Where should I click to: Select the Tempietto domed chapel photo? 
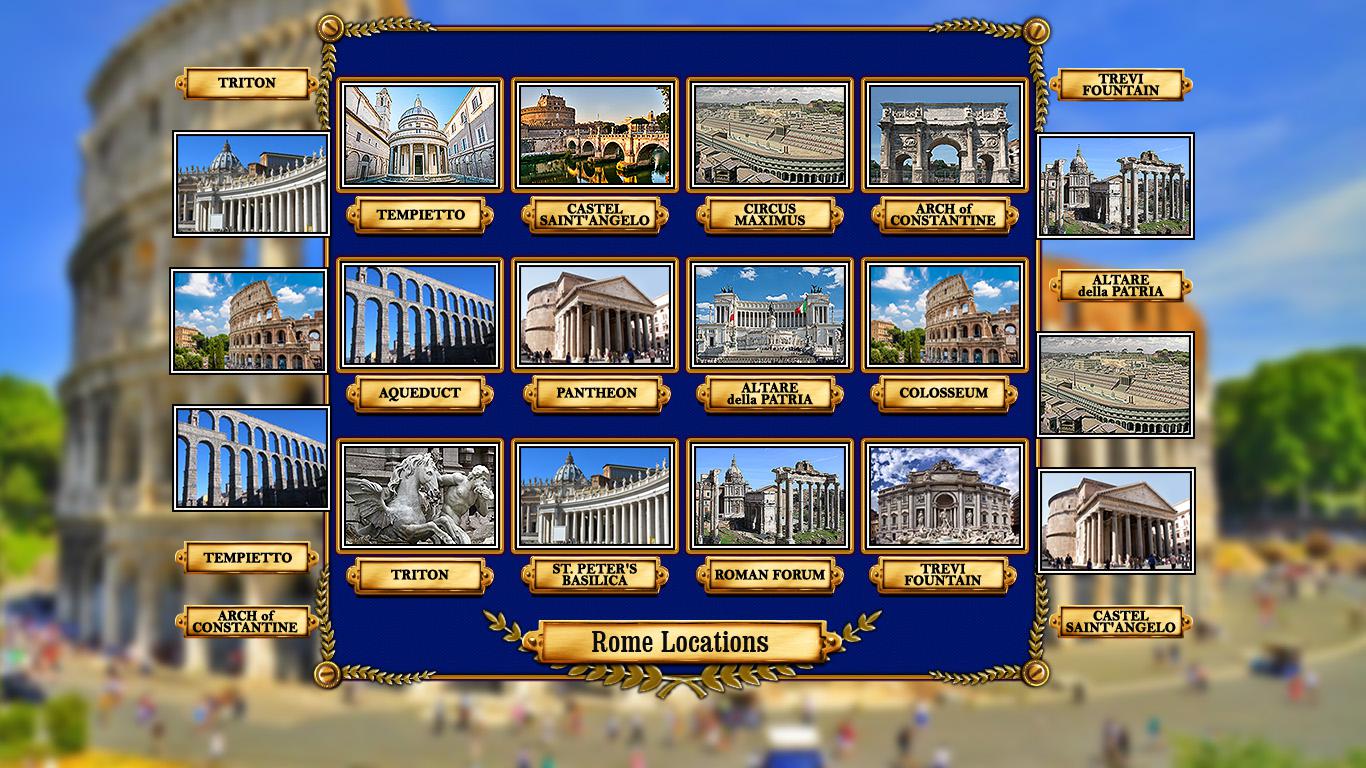(419, 135)
